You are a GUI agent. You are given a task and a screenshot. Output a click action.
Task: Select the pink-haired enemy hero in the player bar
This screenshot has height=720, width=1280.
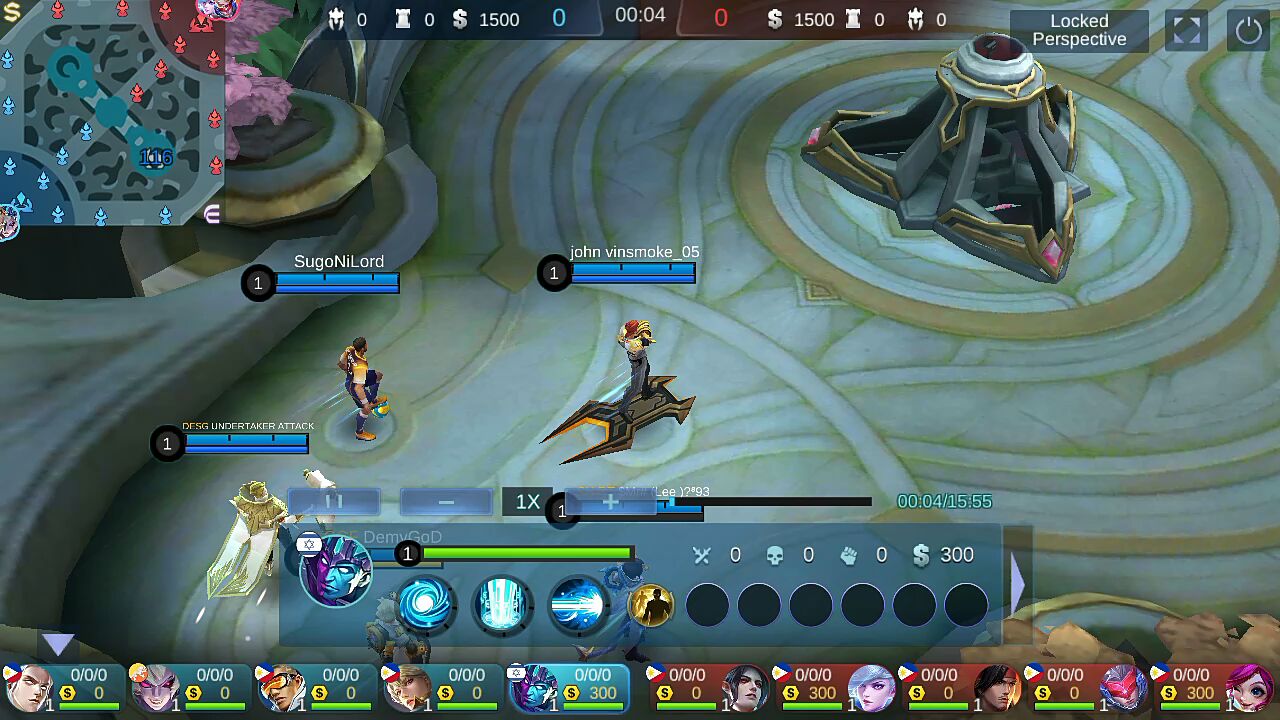(1250, 688)
